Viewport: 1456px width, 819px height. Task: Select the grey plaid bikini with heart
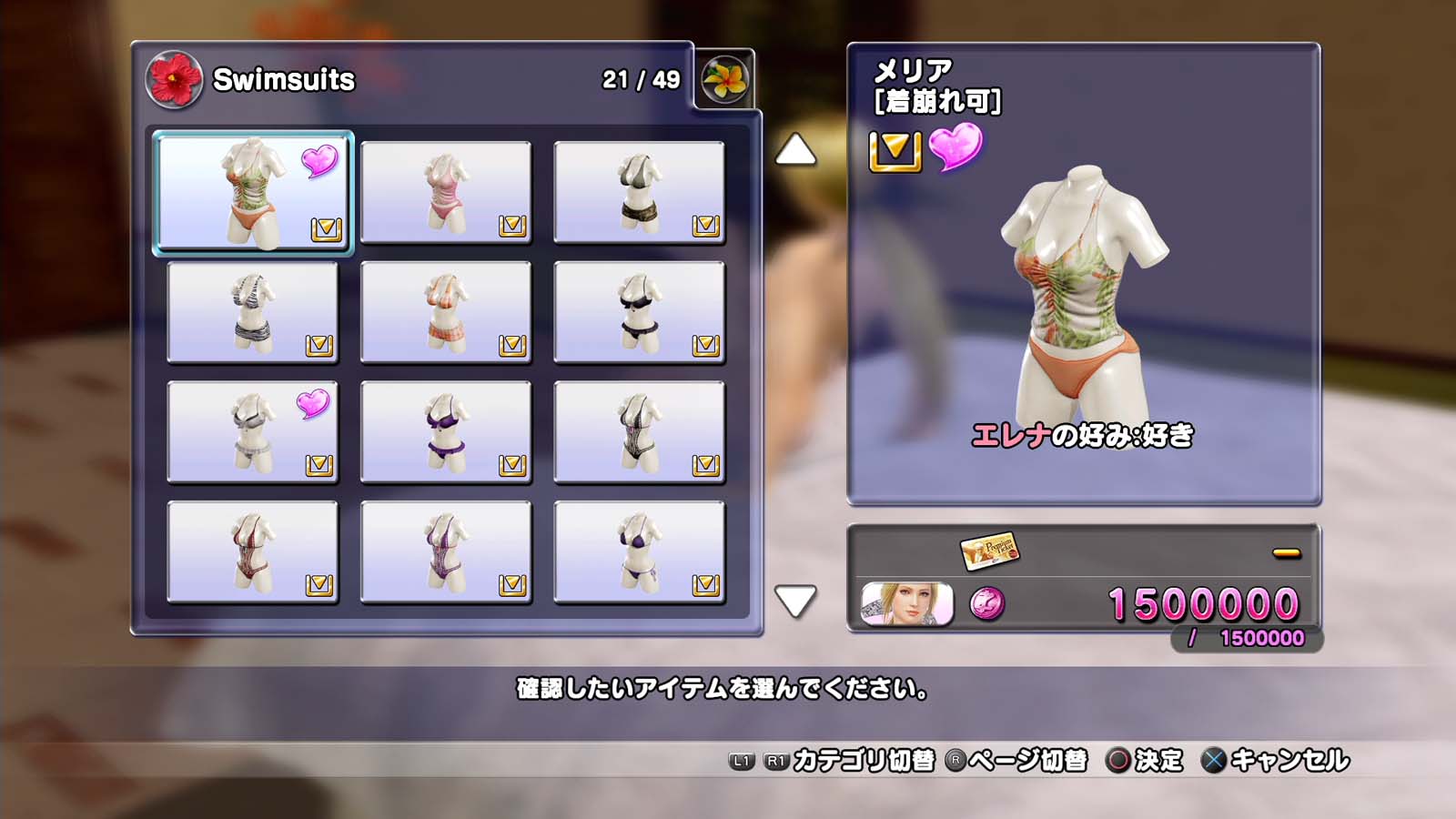pyautogui.click(x=252, y=432)
